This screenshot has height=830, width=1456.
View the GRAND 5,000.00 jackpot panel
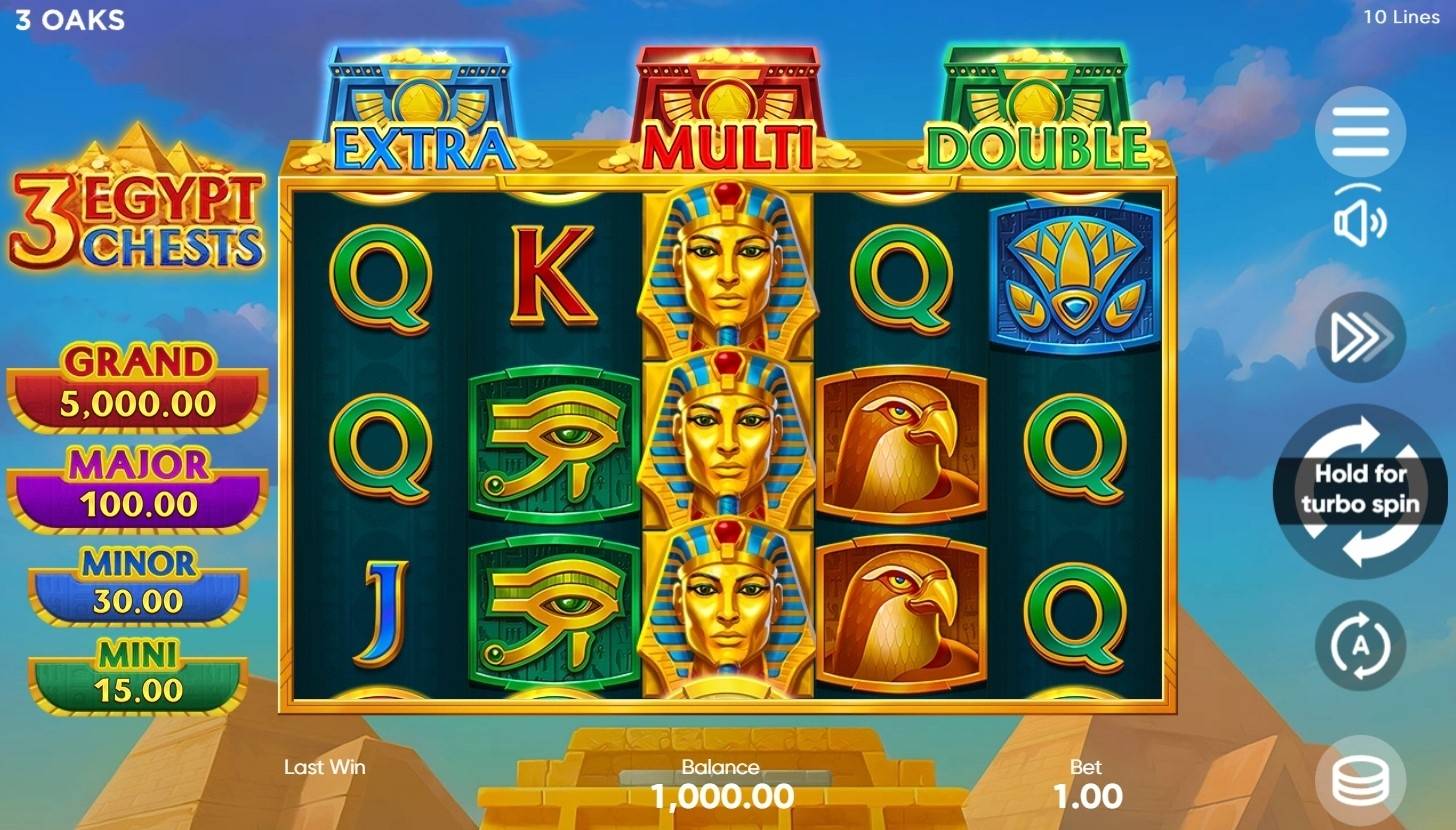(x=137, y=380)
